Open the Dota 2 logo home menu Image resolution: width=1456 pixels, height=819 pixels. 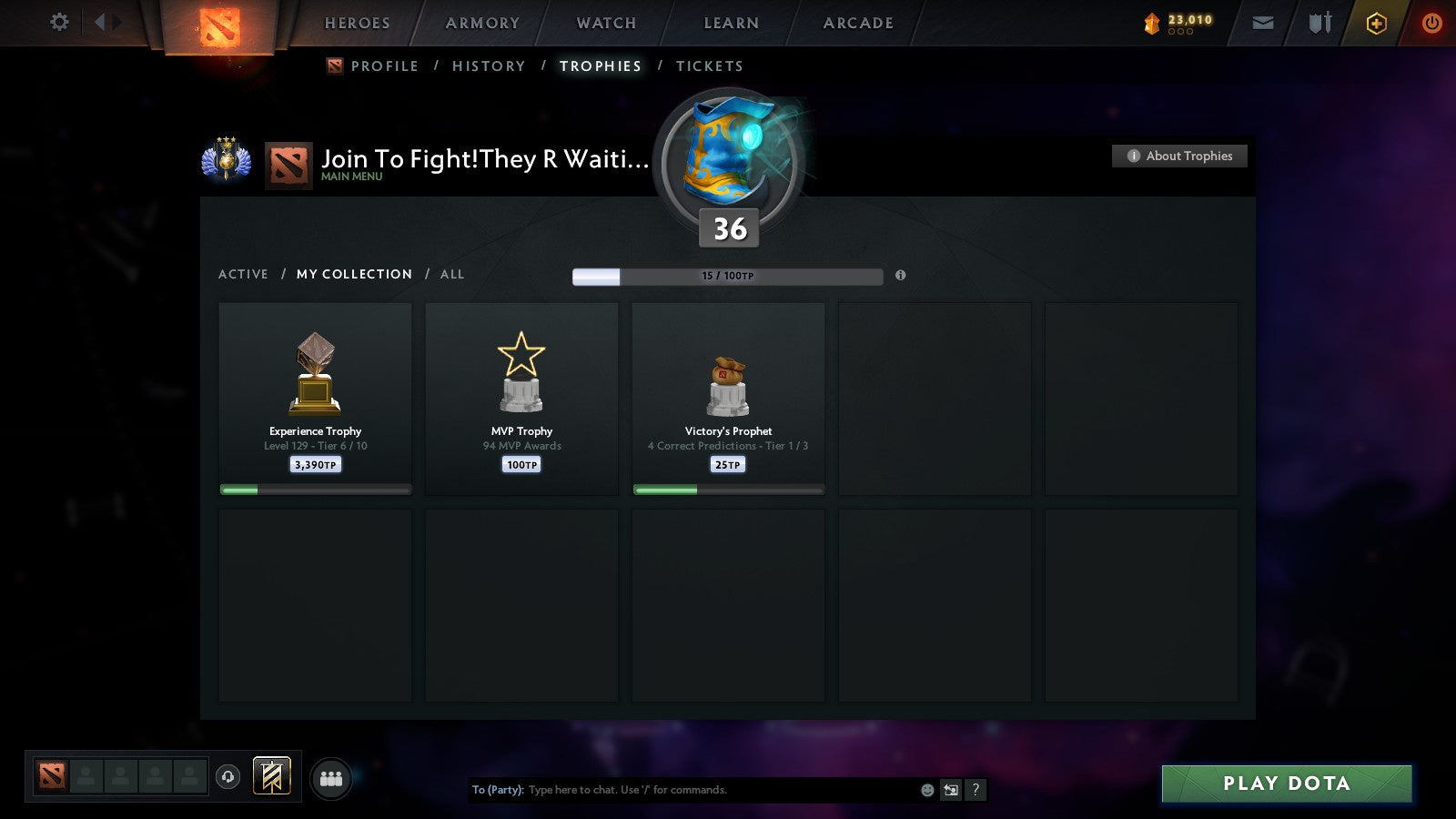(x=221, y=23)
